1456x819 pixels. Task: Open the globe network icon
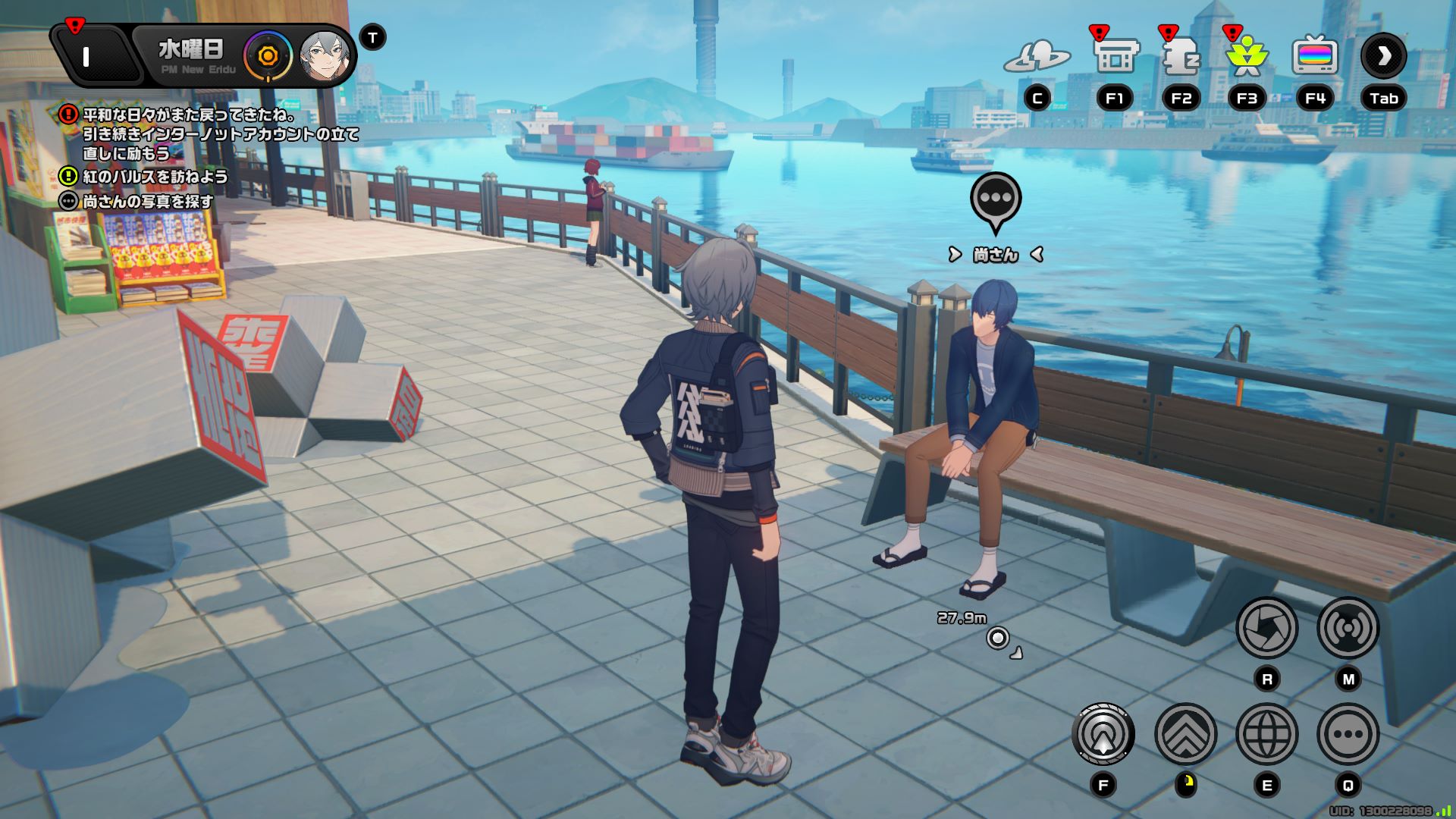click(x=1266, y=734)
